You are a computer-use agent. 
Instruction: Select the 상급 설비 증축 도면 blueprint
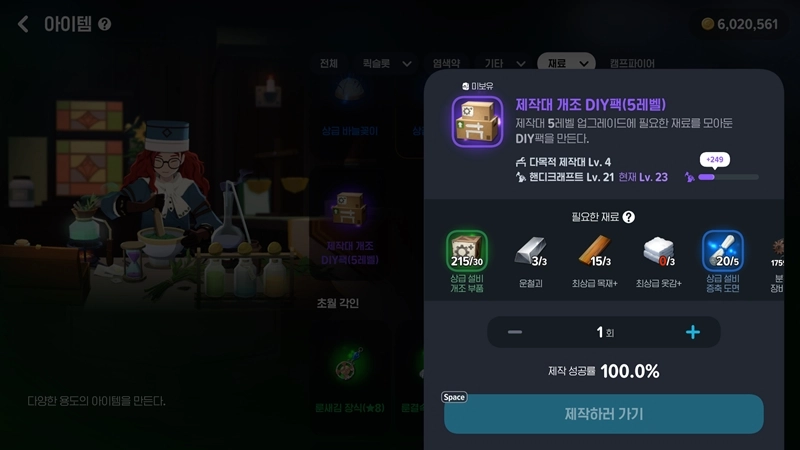pyautogui.click(x=722, y=253)
